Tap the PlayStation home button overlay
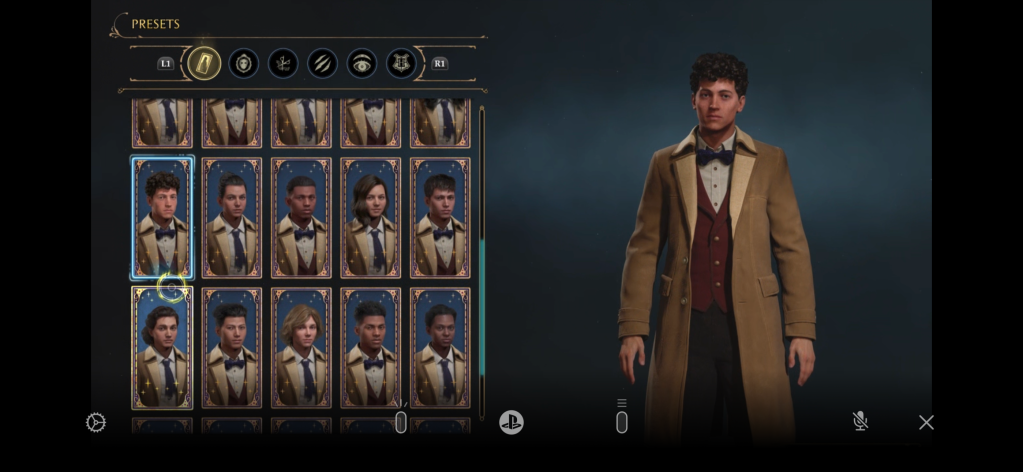The height and width of the screenshot is (472, 1023). click(x=511, y=422)
